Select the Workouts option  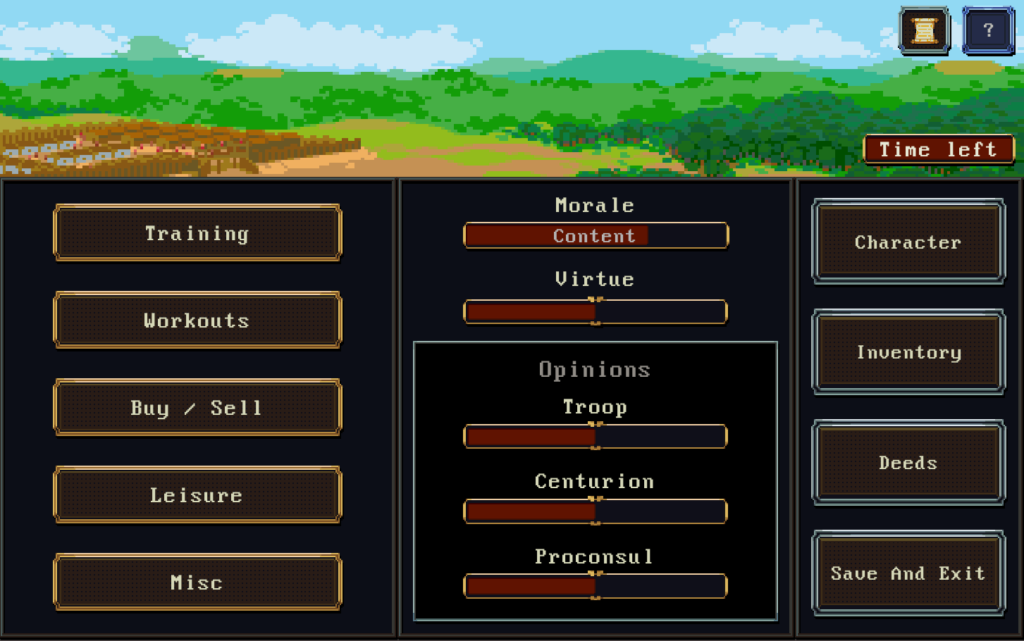tap(197, 320)
